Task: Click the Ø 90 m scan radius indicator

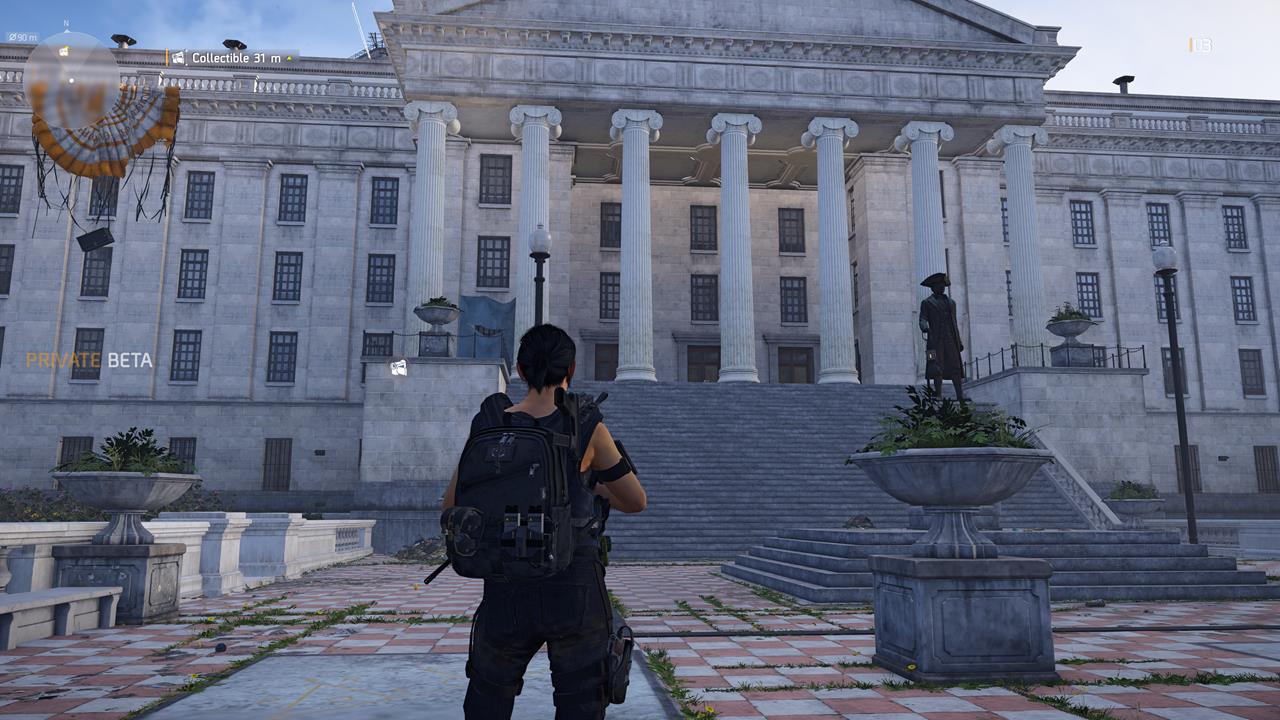Action: pyautogui.click(x=23, y=38)
